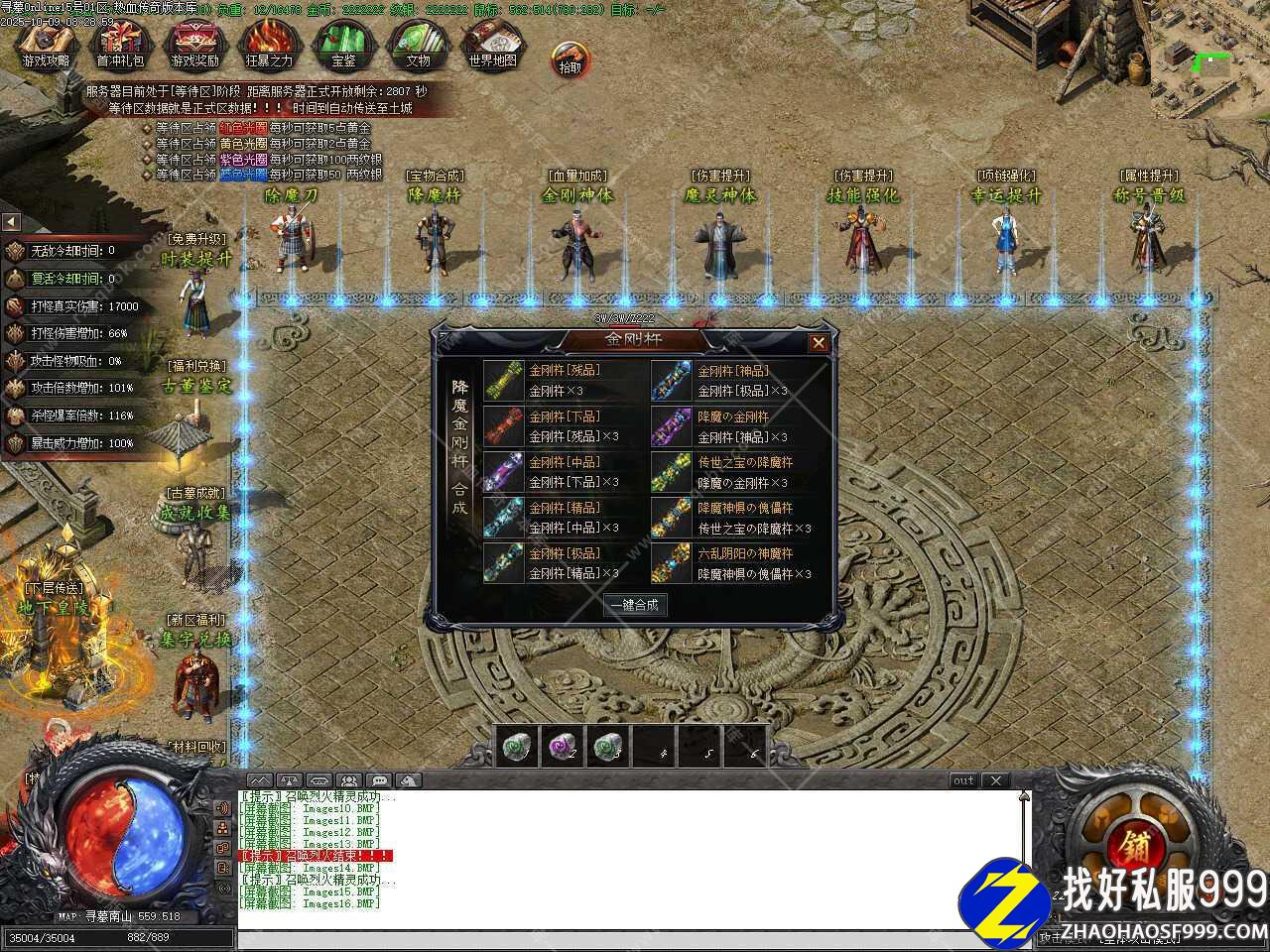The image size is (1270, 952).
Task: Activate the 狂暴之力 flame icon
Action: tap(269, 45)
